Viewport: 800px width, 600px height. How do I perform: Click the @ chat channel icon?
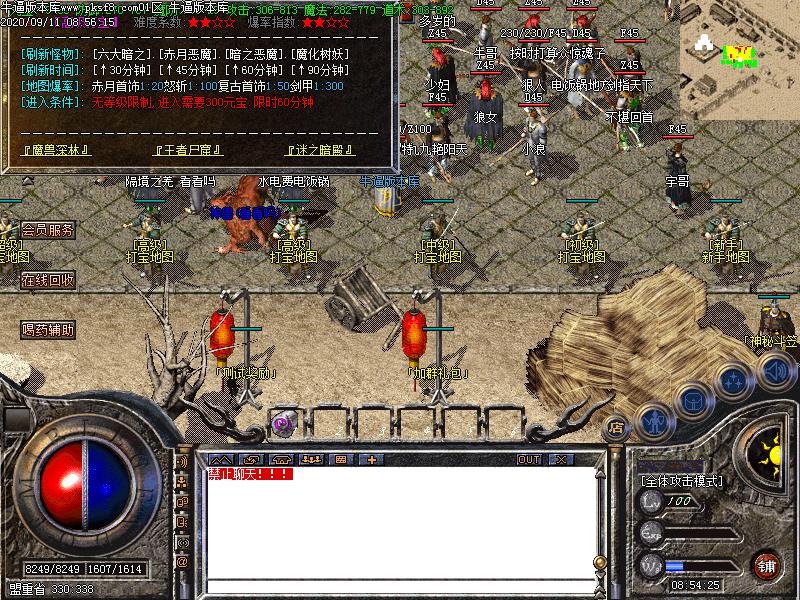point(183,563)
